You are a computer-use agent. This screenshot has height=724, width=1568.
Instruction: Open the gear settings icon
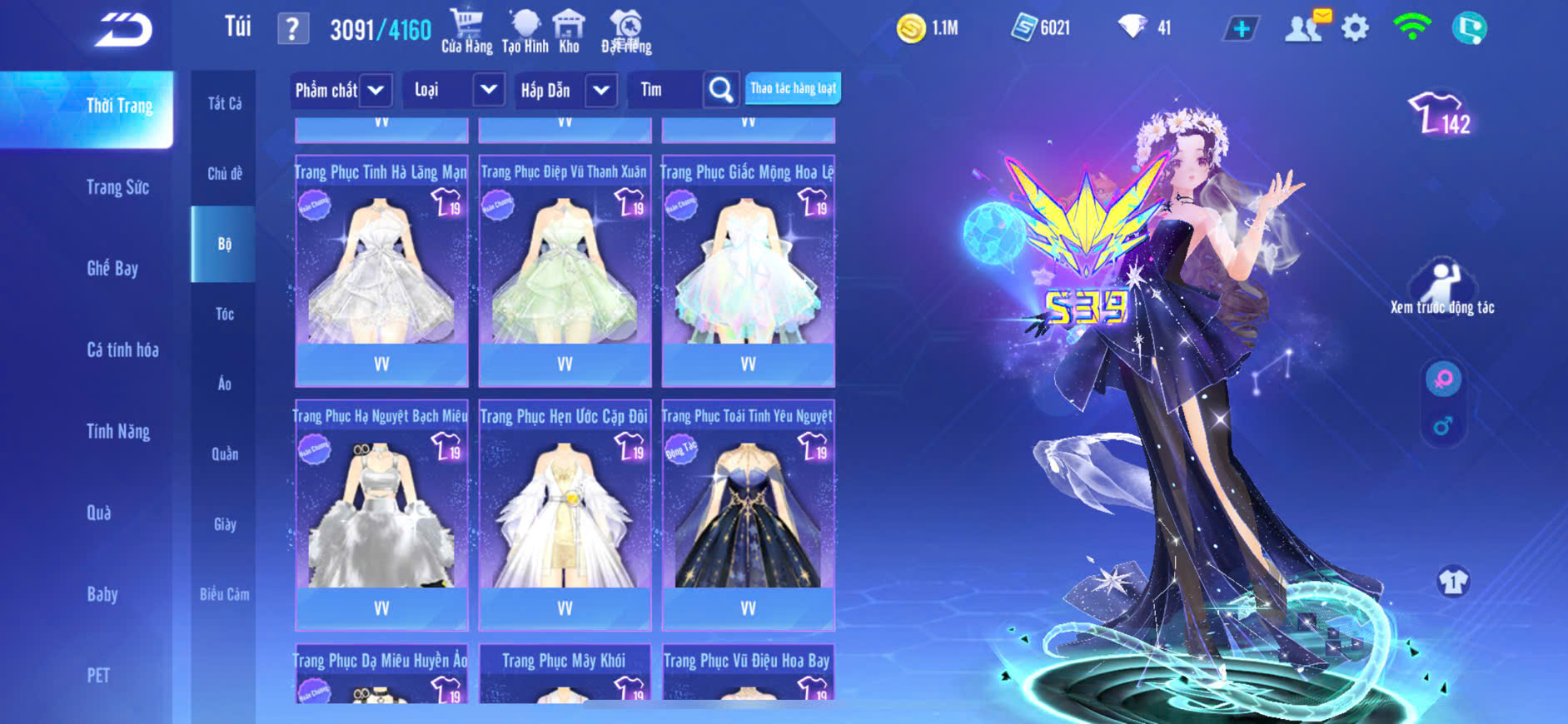(1355, 28)
